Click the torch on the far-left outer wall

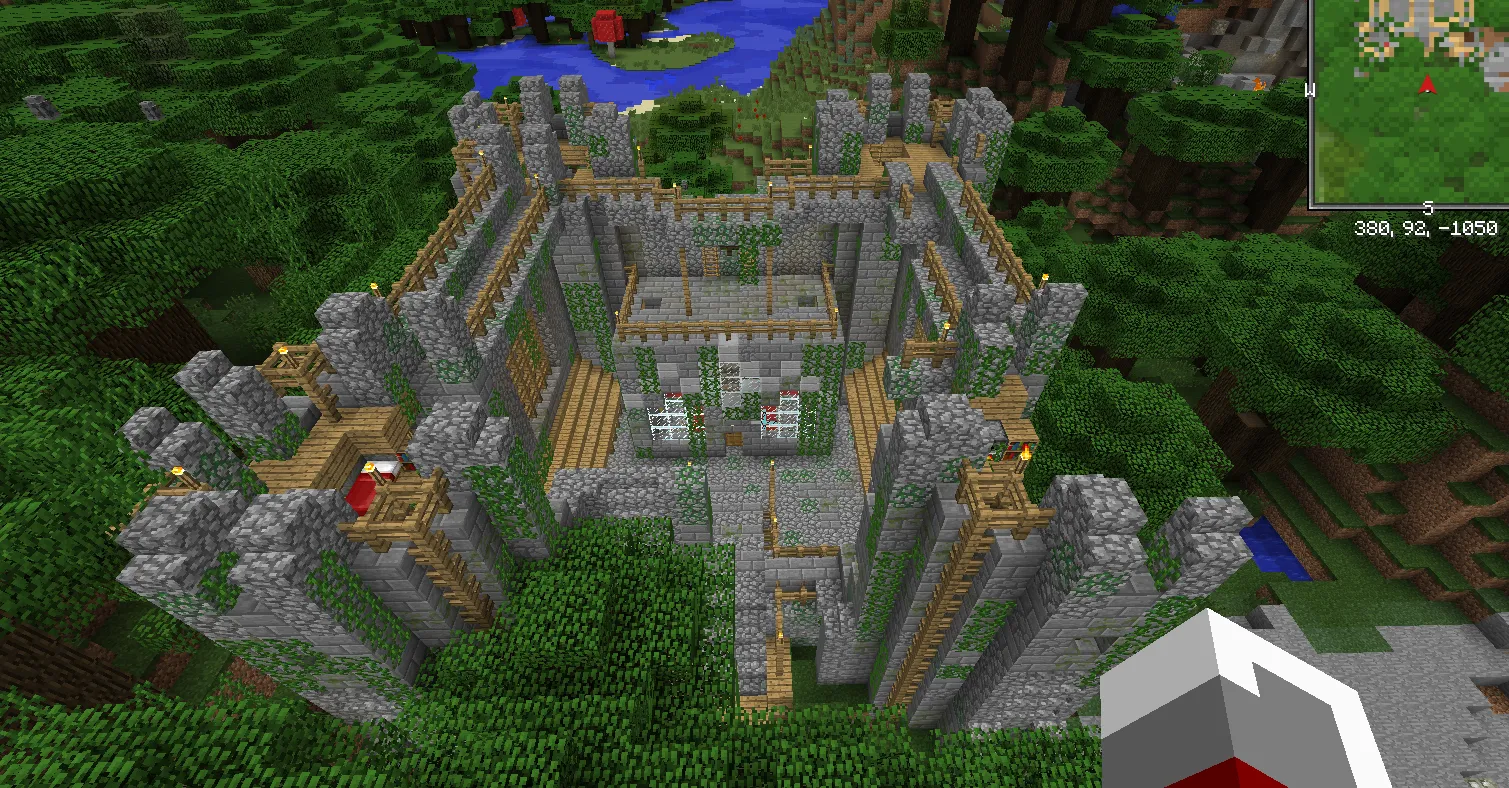[x=177, y=471]
